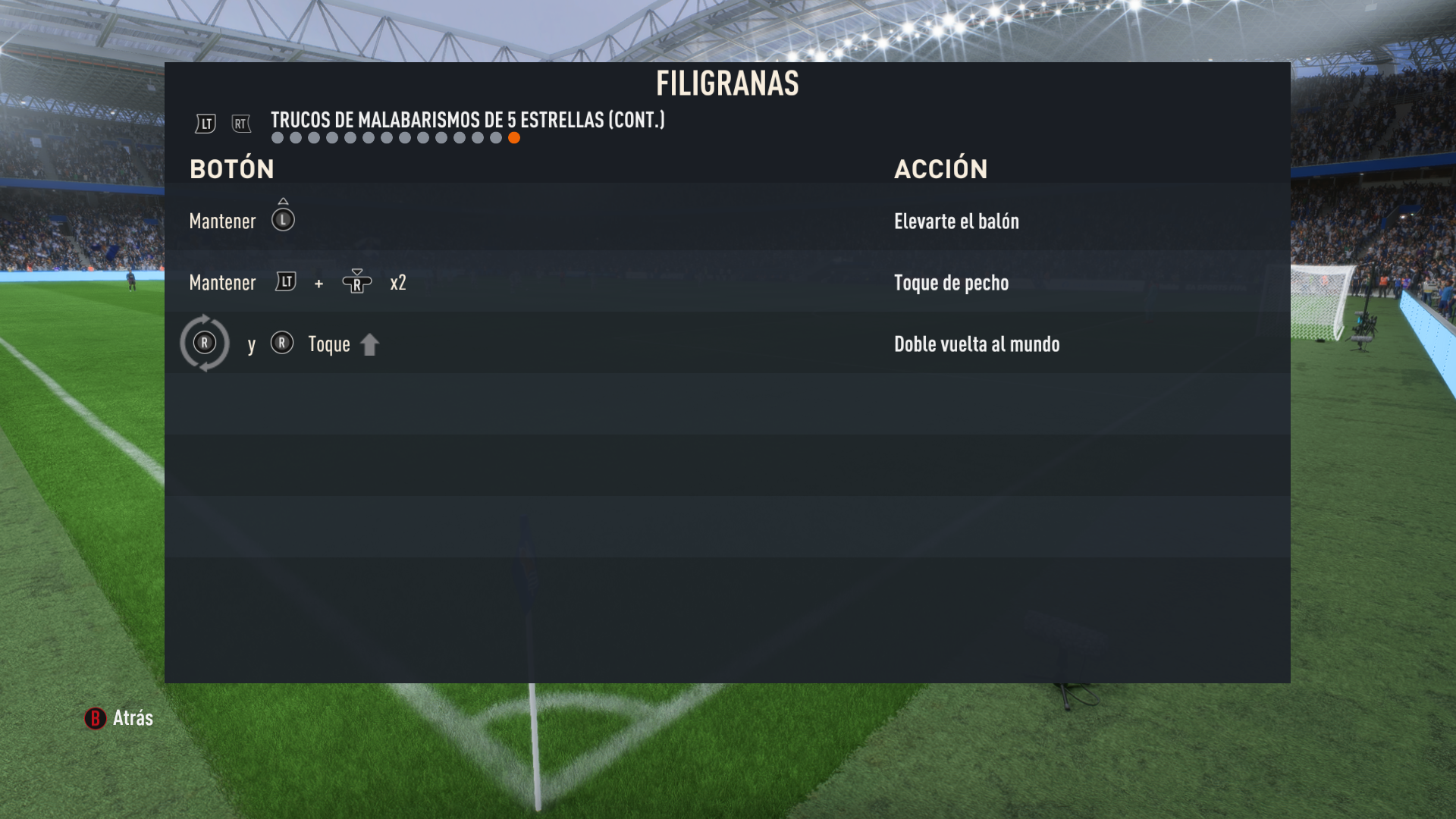Click the red B Atrás button icon
This screenshot has width=1456, height=819.
94,719
